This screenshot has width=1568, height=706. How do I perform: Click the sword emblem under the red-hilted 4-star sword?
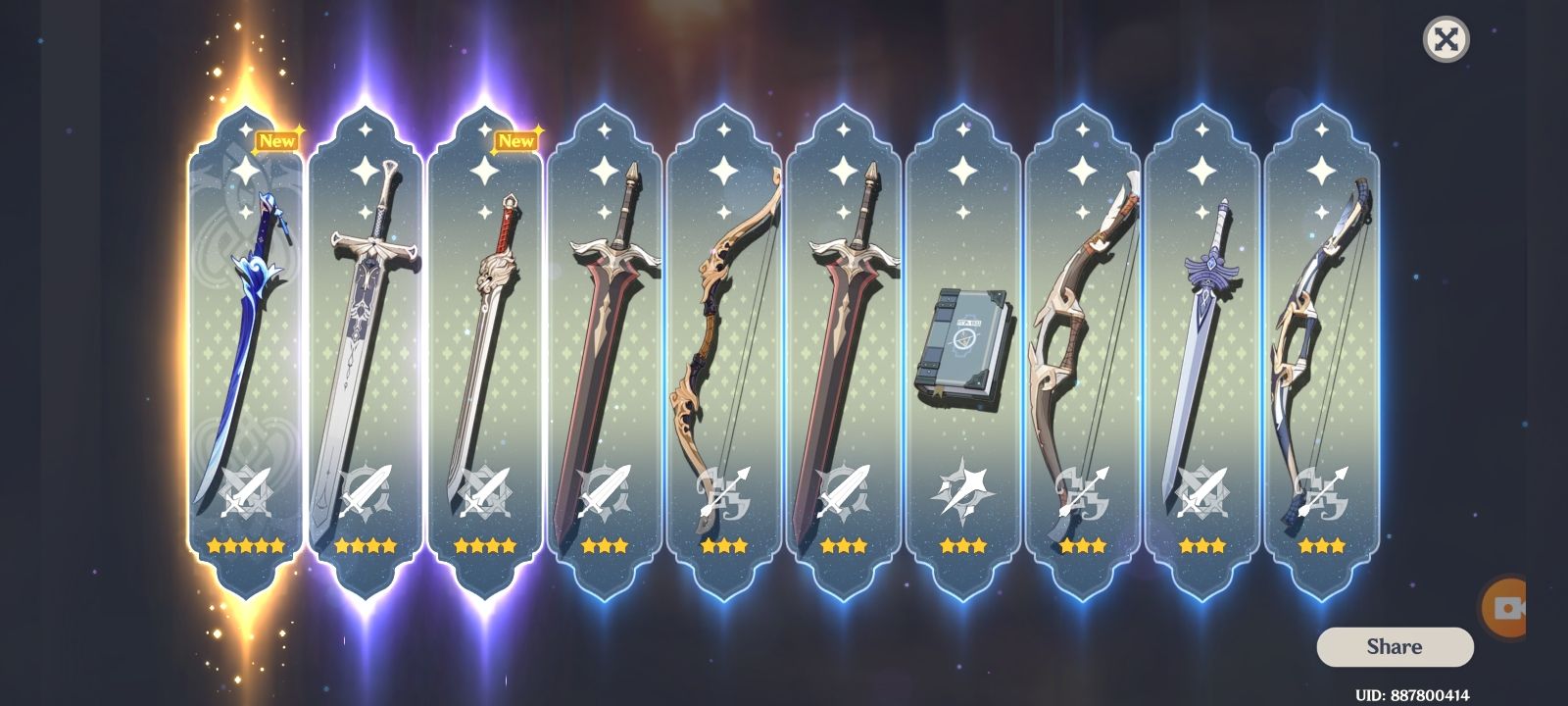pyautogui.click(x=486, y=490)
